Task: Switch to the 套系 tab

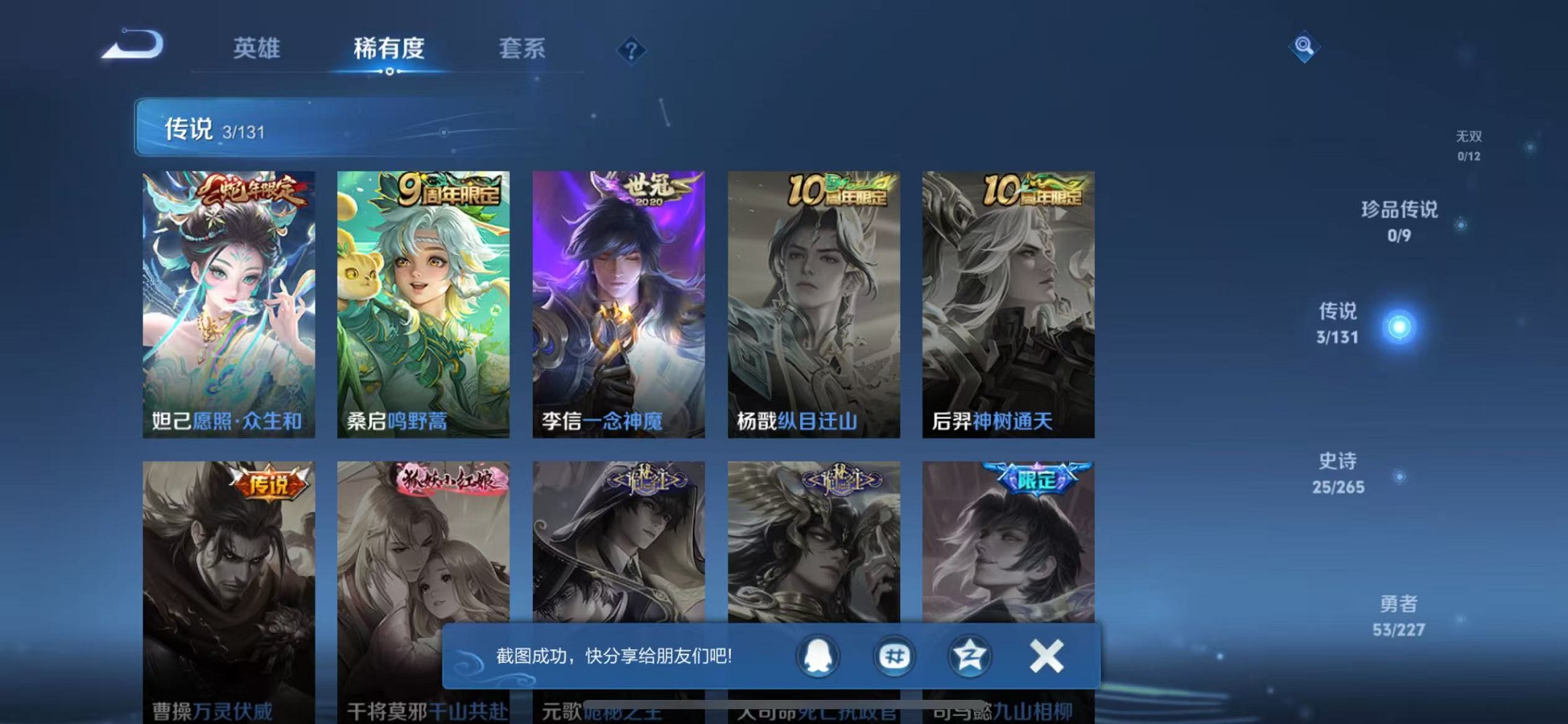Action: 522,50
